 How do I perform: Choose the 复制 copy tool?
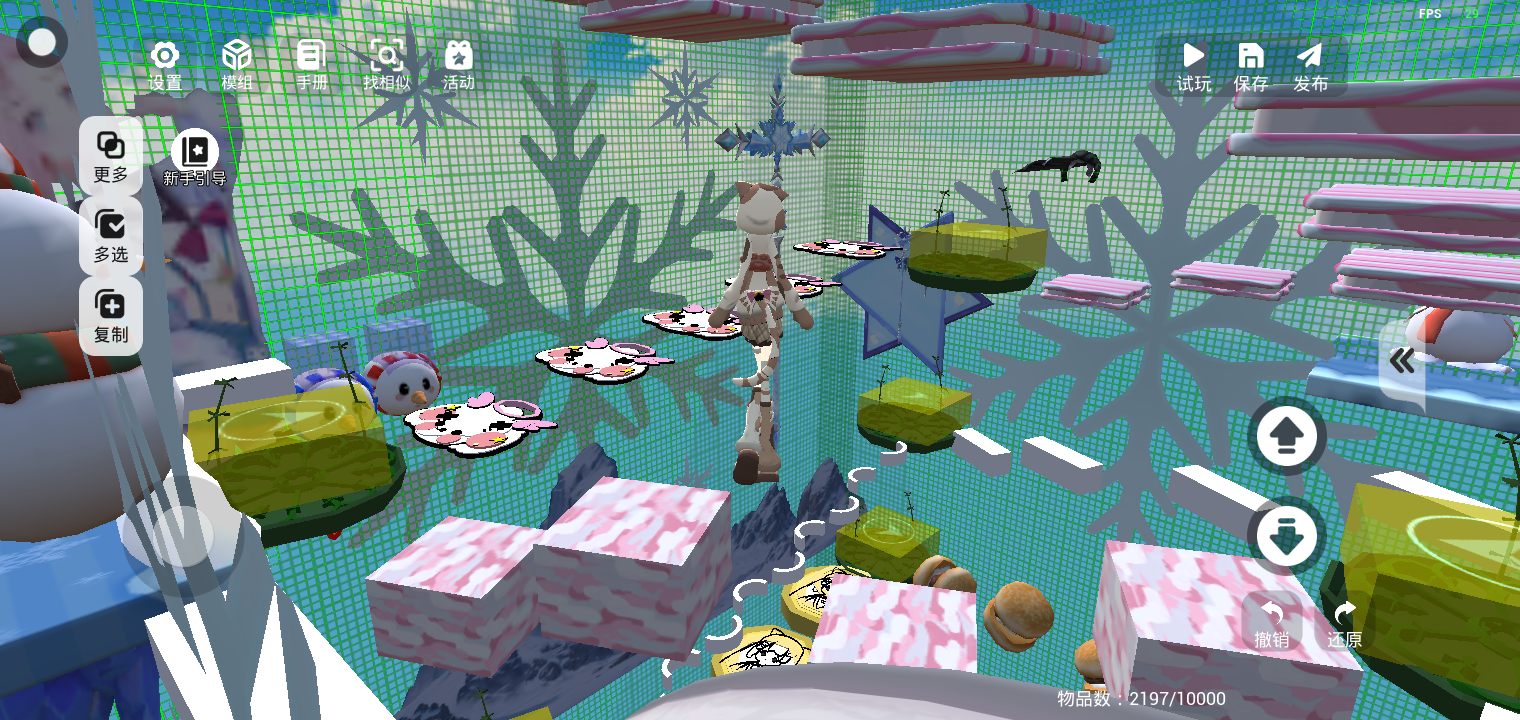click(111, 316)
